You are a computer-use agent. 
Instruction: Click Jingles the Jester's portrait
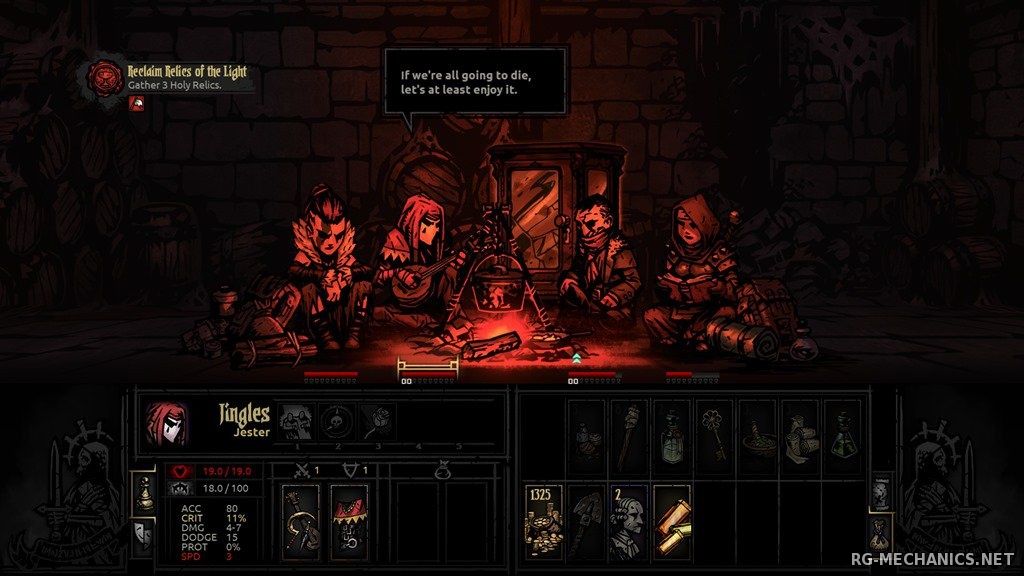pos(166,421)
